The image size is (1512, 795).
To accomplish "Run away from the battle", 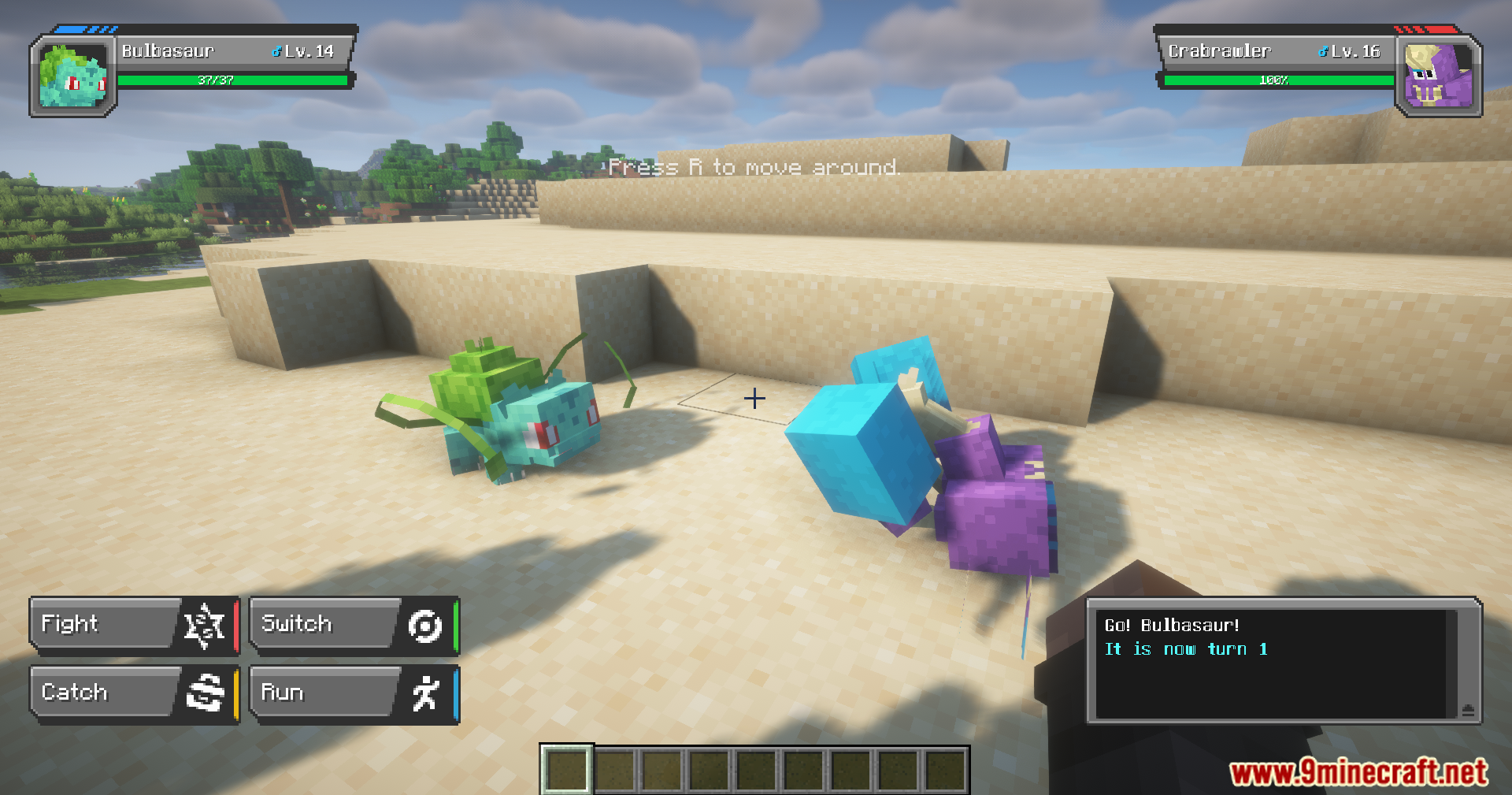I will pos(353,693).
